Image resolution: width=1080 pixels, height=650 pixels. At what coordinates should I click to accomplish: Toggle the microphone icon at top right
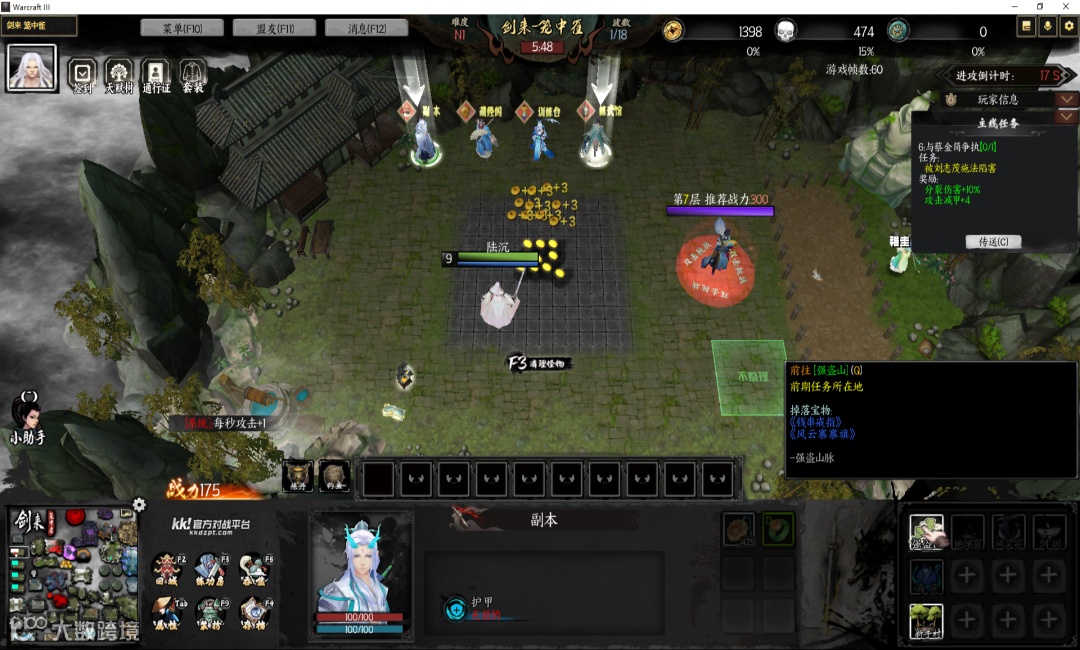coord(1047,28)
